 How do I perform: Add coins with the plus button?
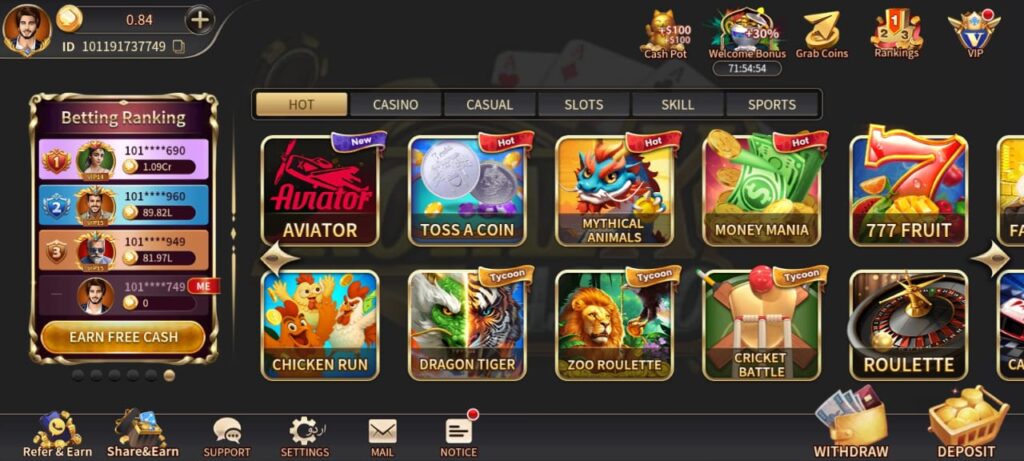pyautogui.click(x=200, y=19)
